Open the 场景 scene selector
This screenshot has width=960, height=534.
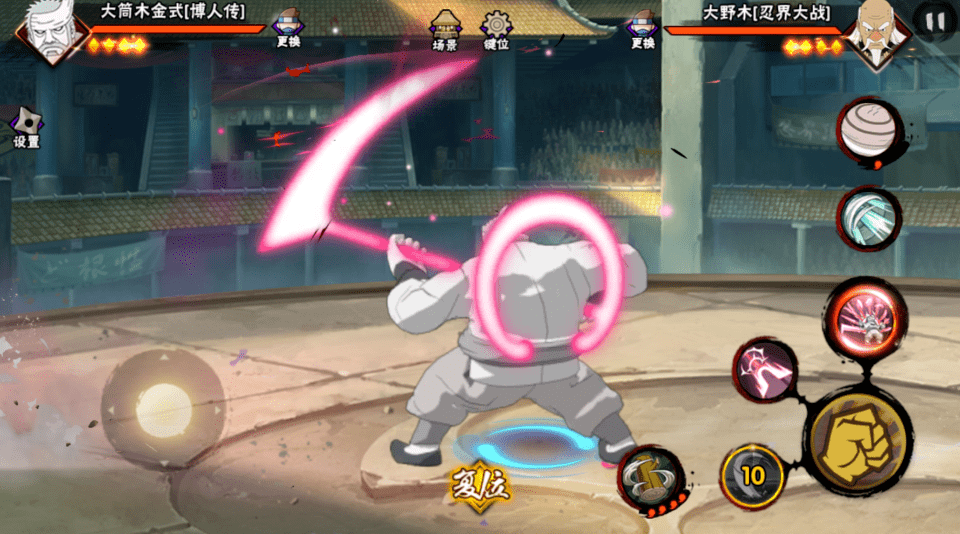(x=445, y=30)
